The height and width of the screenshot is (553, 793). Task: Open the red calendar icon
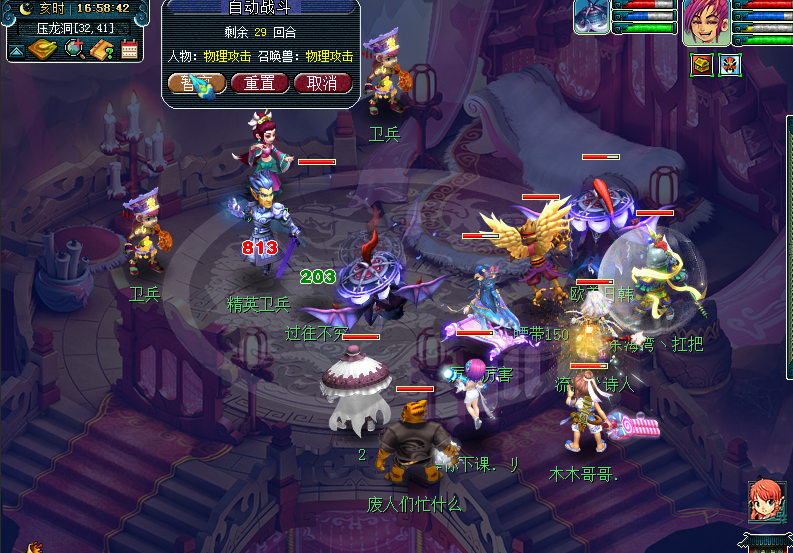click(x=129, y=48)
